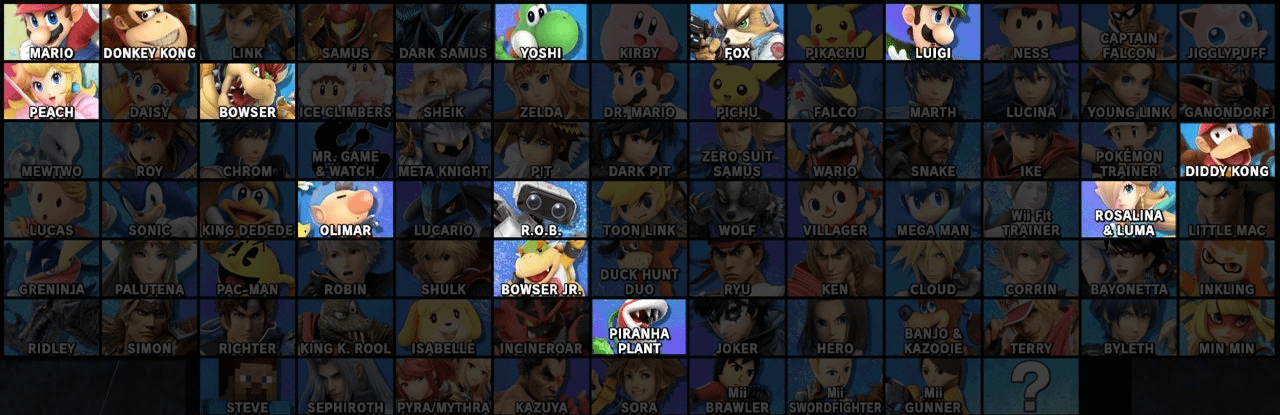1280x415 pixels.
Task: Select Peach from the fighter grid
Action: tap(50, 90)
